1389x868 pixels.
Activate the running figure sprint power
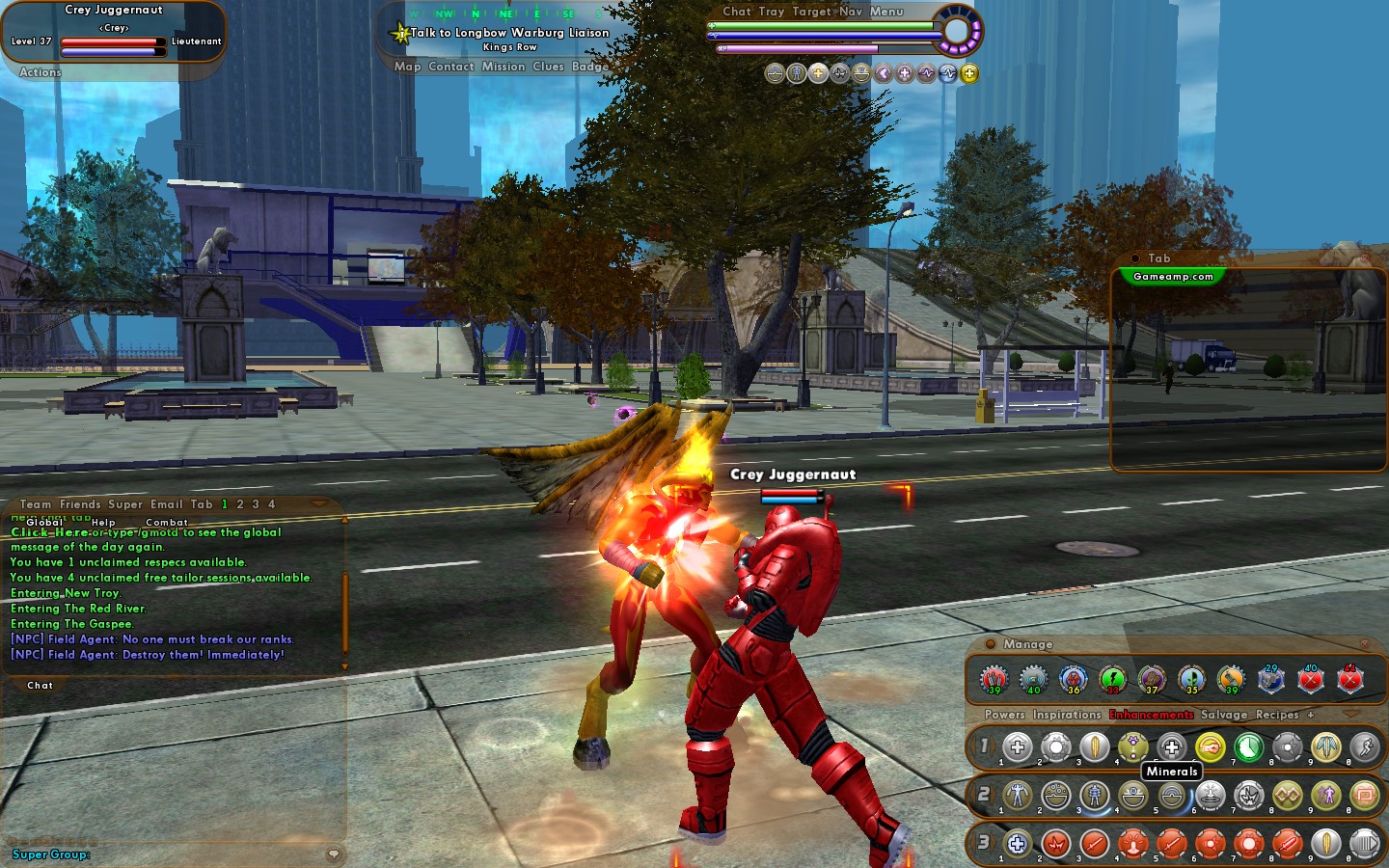(1365, 746)
